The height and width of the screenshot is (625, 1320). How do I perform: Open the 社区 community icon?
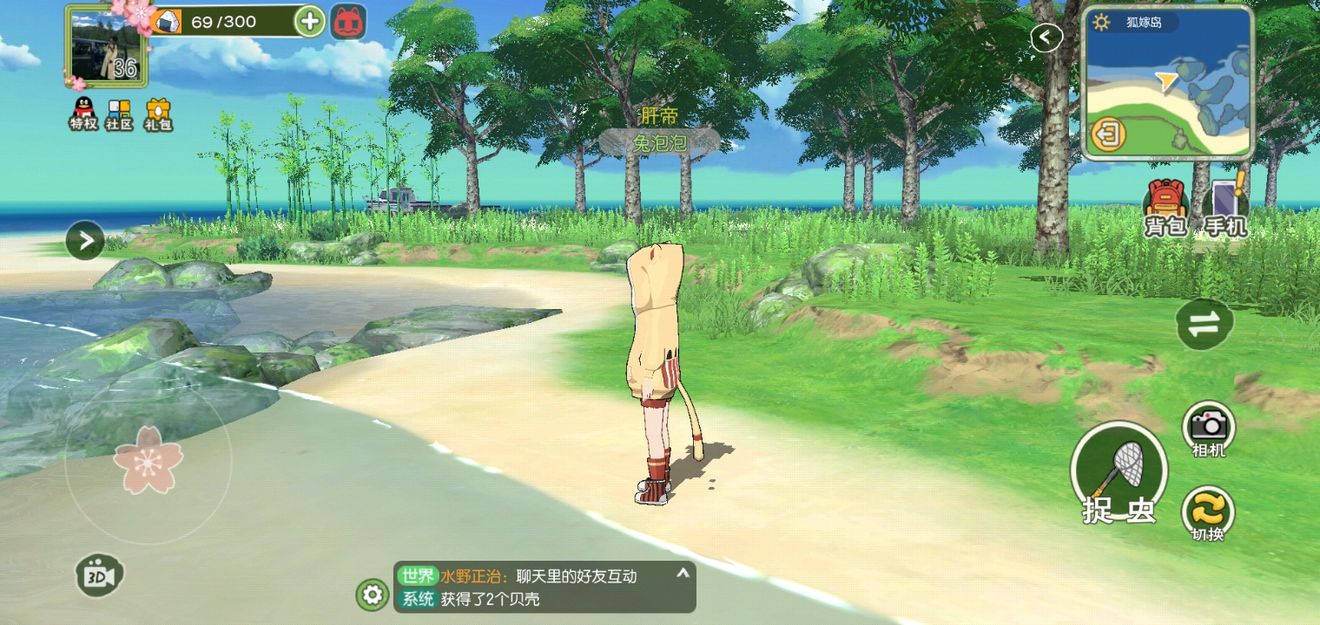[120, 113]
